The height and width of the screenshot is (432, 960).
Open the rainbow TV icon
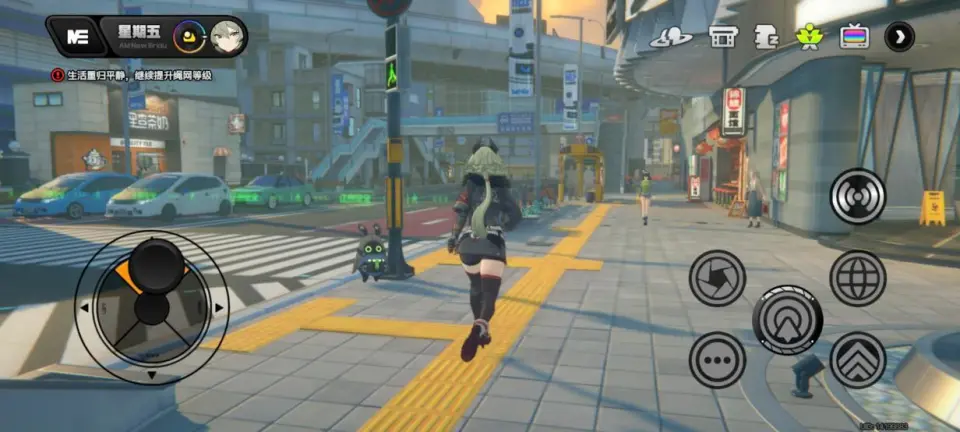pos(854,38)
